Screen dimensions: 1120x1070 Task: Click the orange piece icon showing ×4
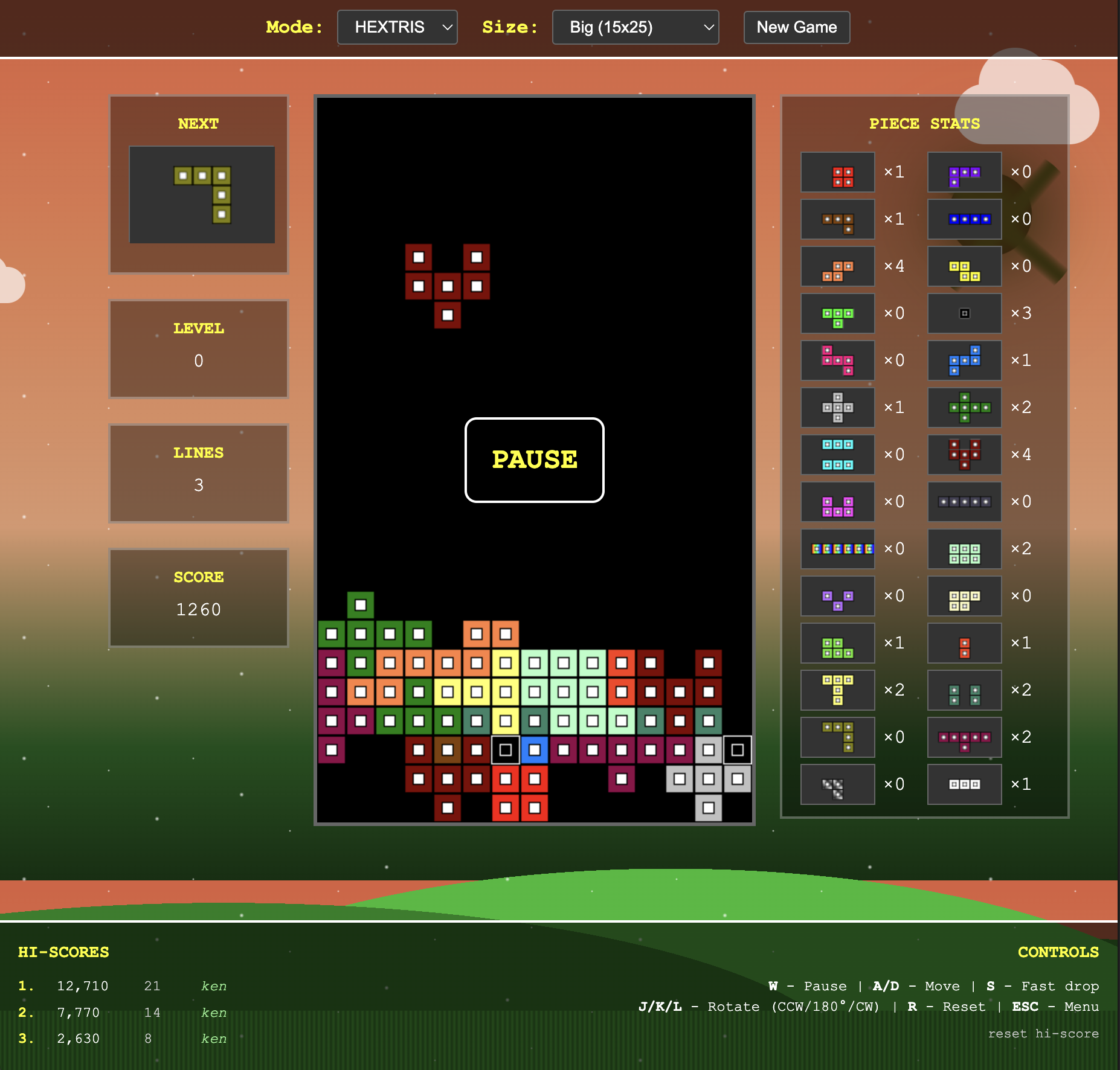pyautogui.click(x=838, y=266)
